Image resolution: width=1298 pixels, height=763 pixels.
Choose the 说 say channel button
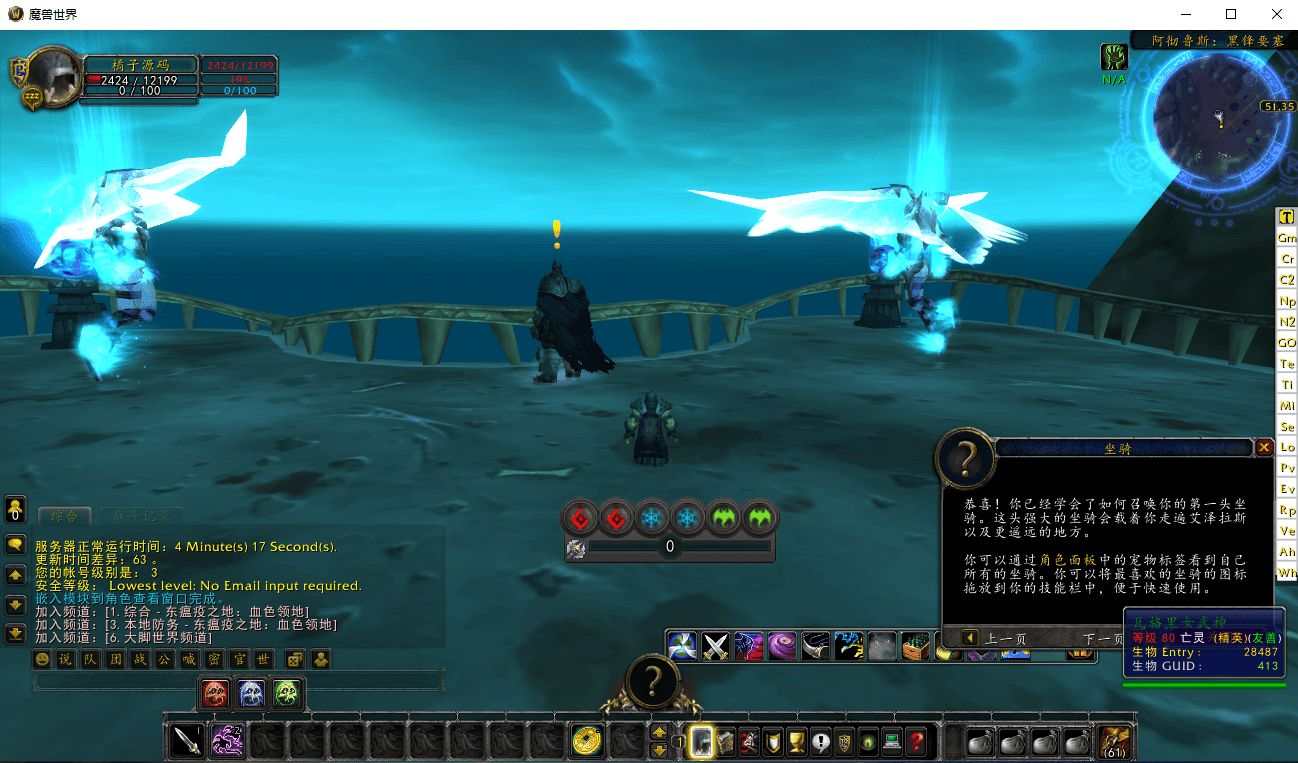65,659
